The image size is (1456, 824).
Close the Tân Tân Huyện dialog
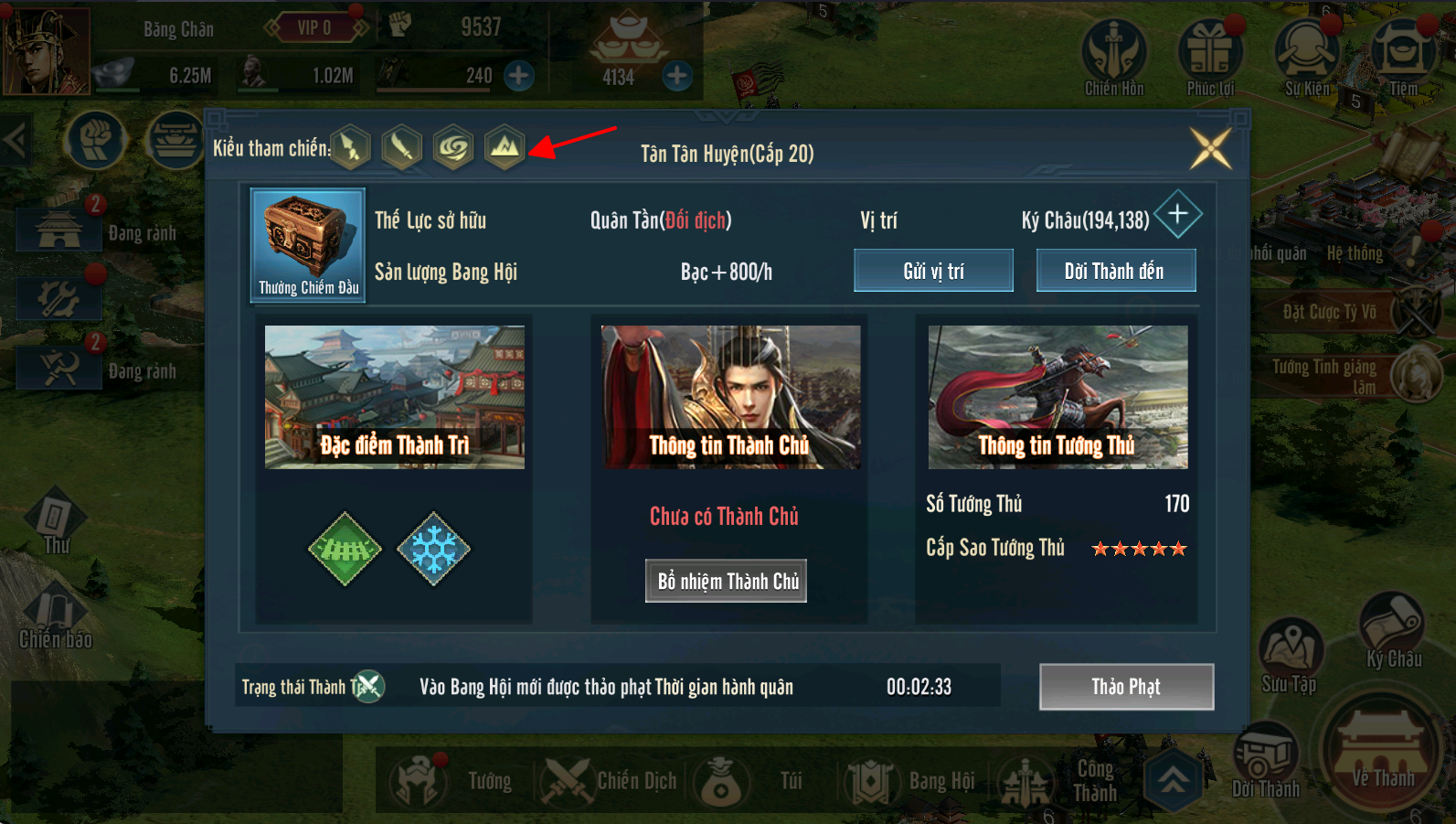(1211, 148)
